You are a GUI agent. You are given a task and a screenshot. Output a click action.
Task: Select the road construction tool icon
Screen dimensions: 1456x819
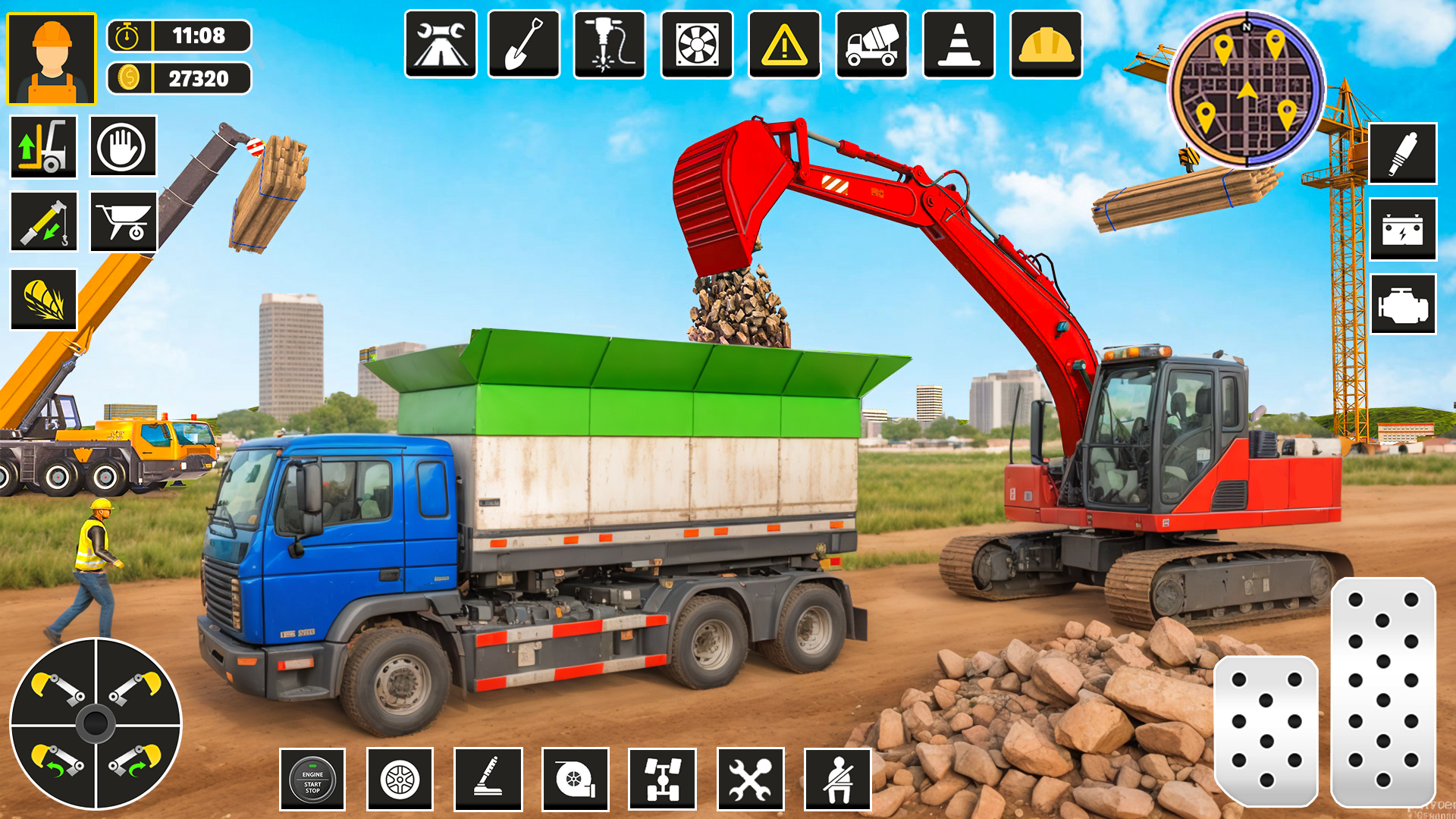(x=442, y=45)
